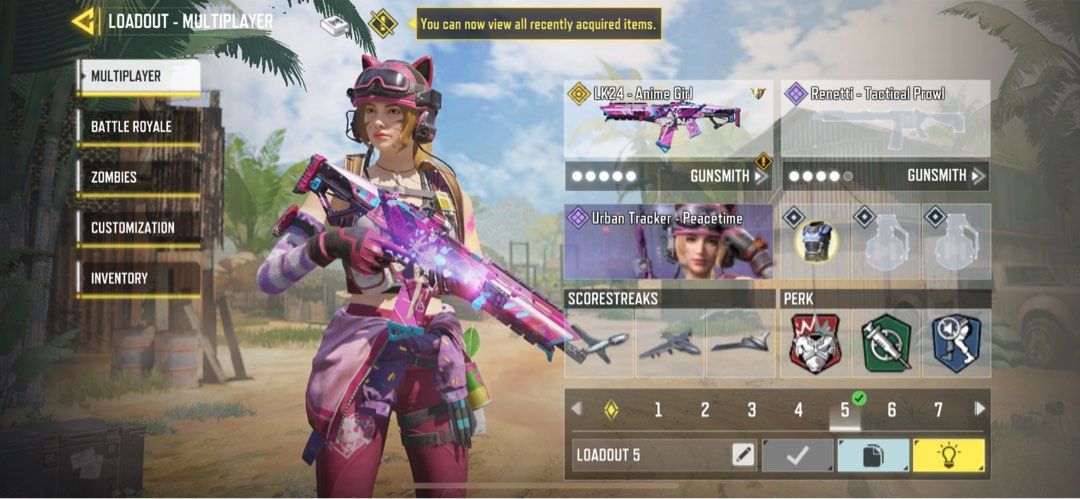Go back using the yellow arrow
The height and width of the screenshot is (499, 1080).
coord(84,21)
